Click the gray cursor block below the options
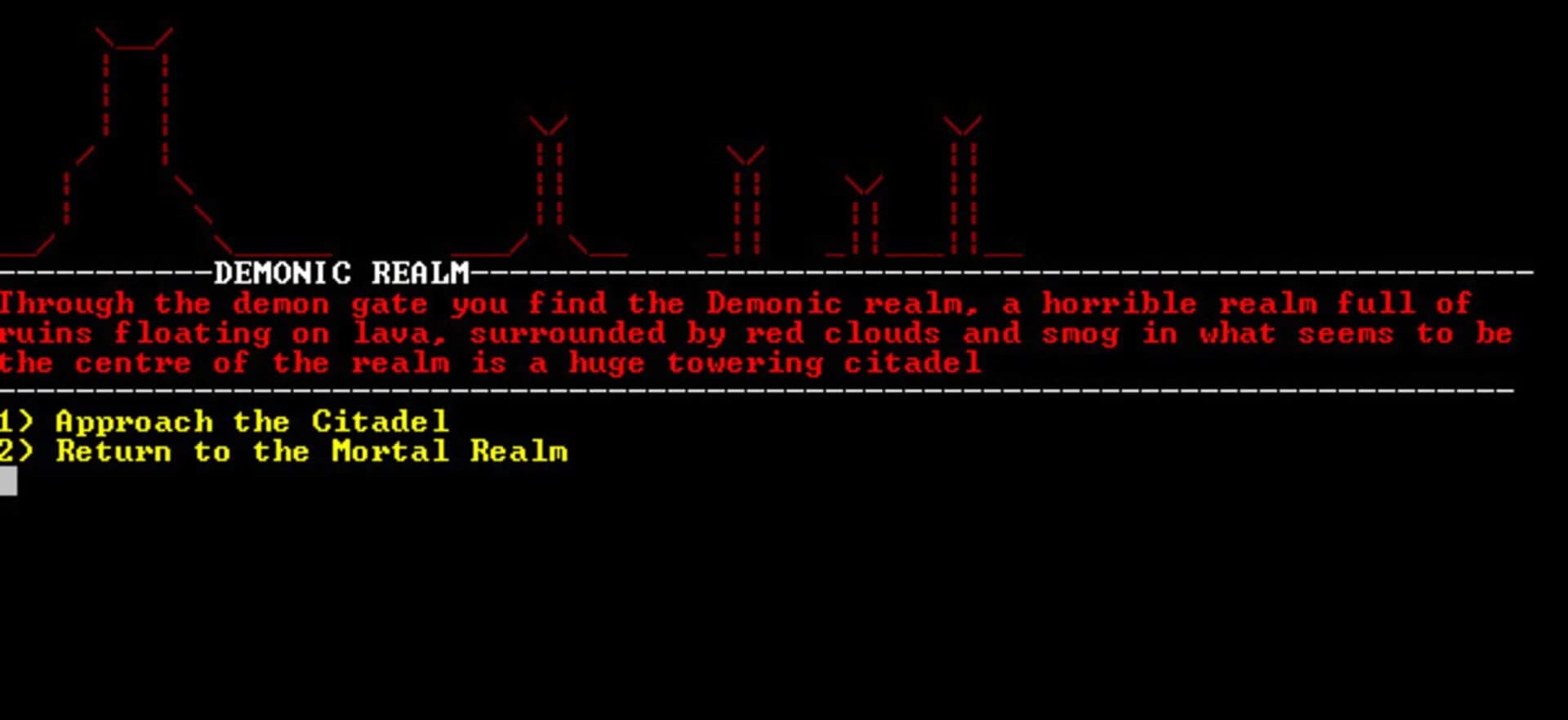 (x=10, y=482)
